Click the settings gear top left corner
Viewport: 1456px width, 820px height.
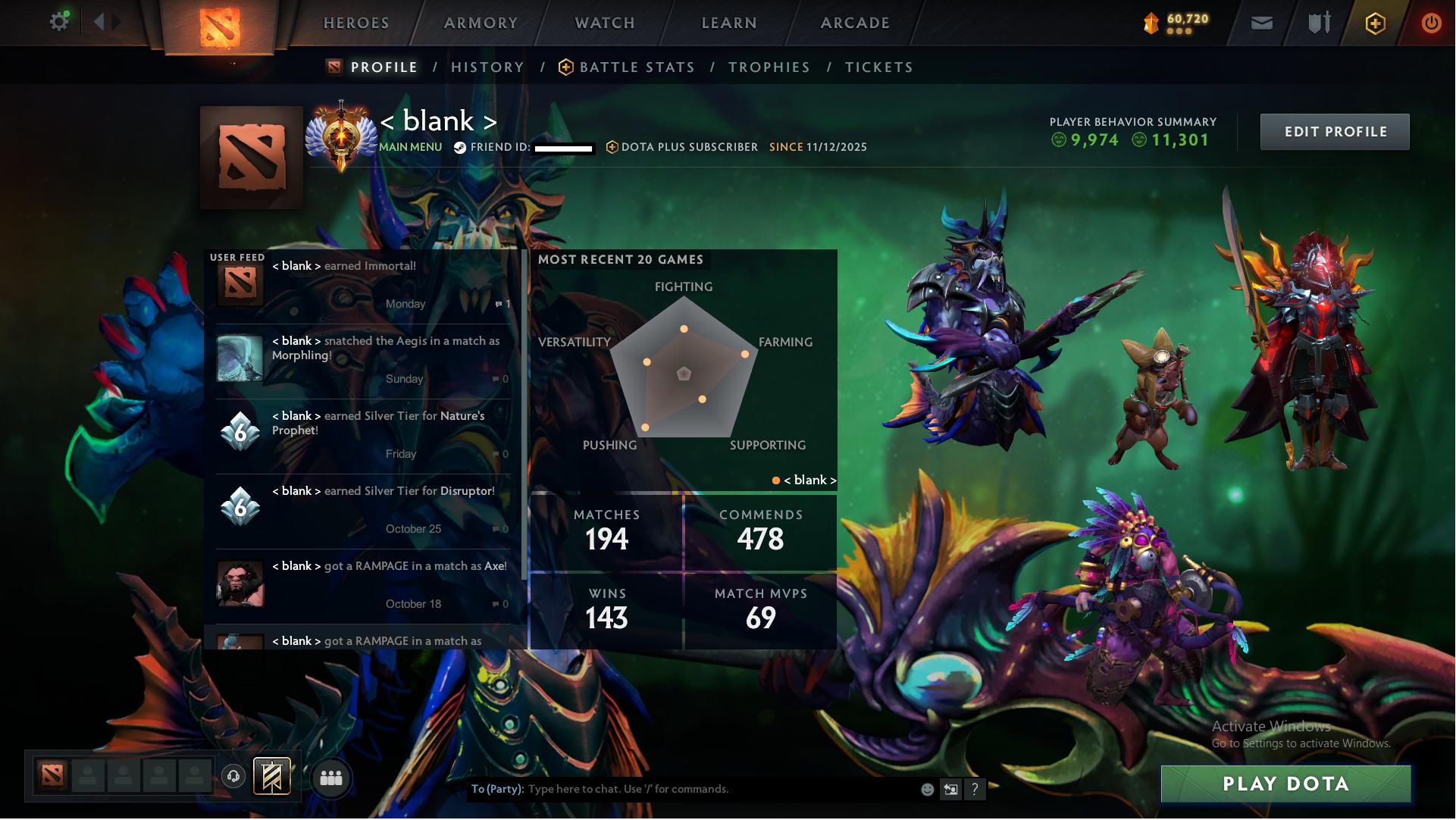(59, 21)
